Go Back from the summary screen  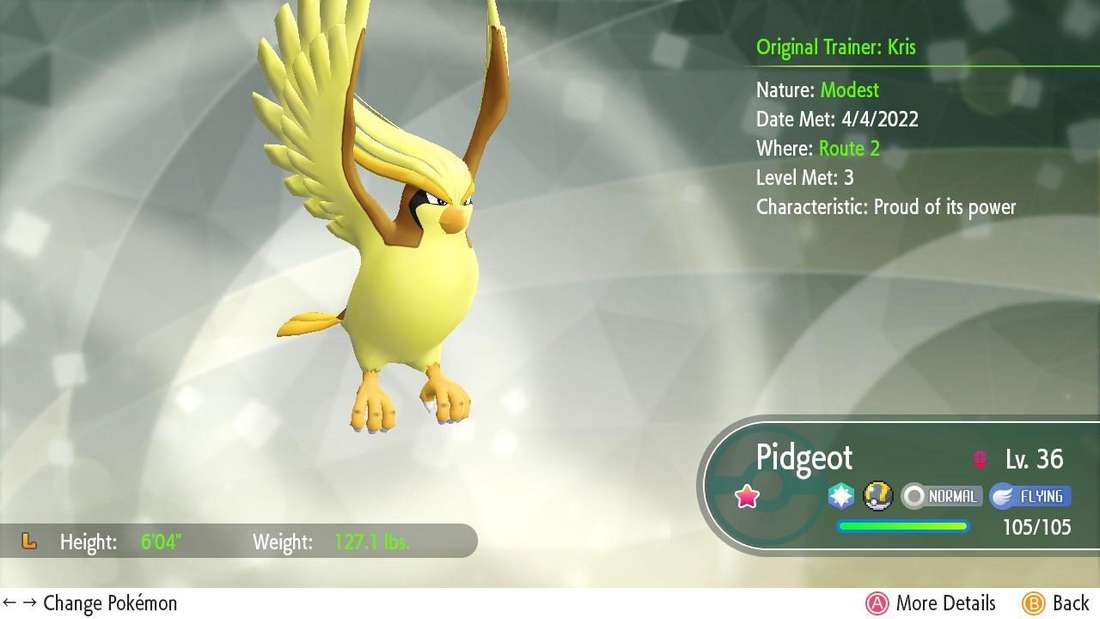click(1056, 603)
